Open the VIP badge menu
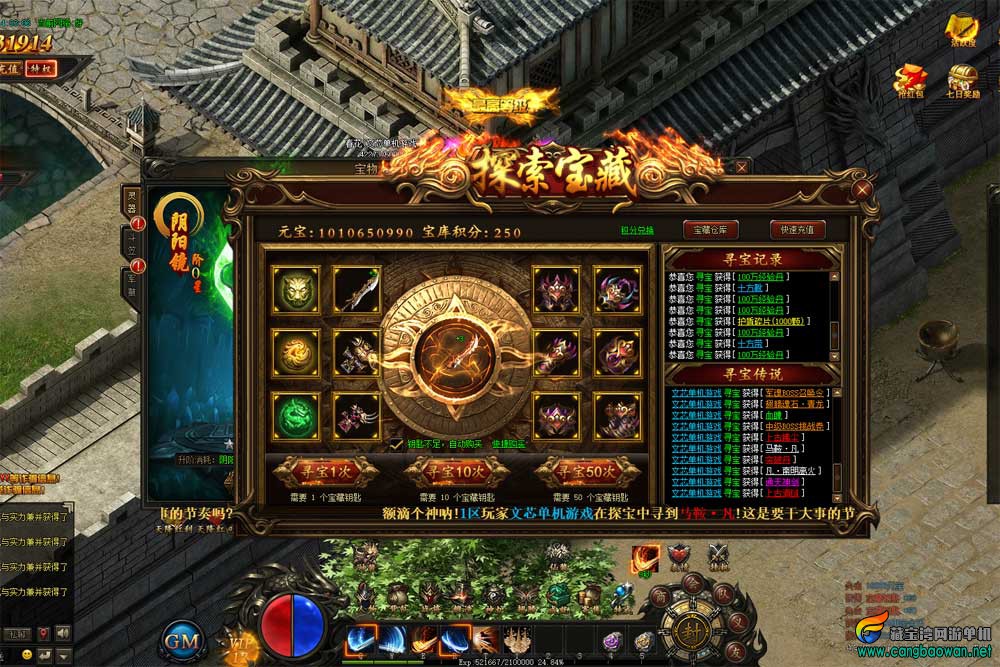 (x=240, y=640)
